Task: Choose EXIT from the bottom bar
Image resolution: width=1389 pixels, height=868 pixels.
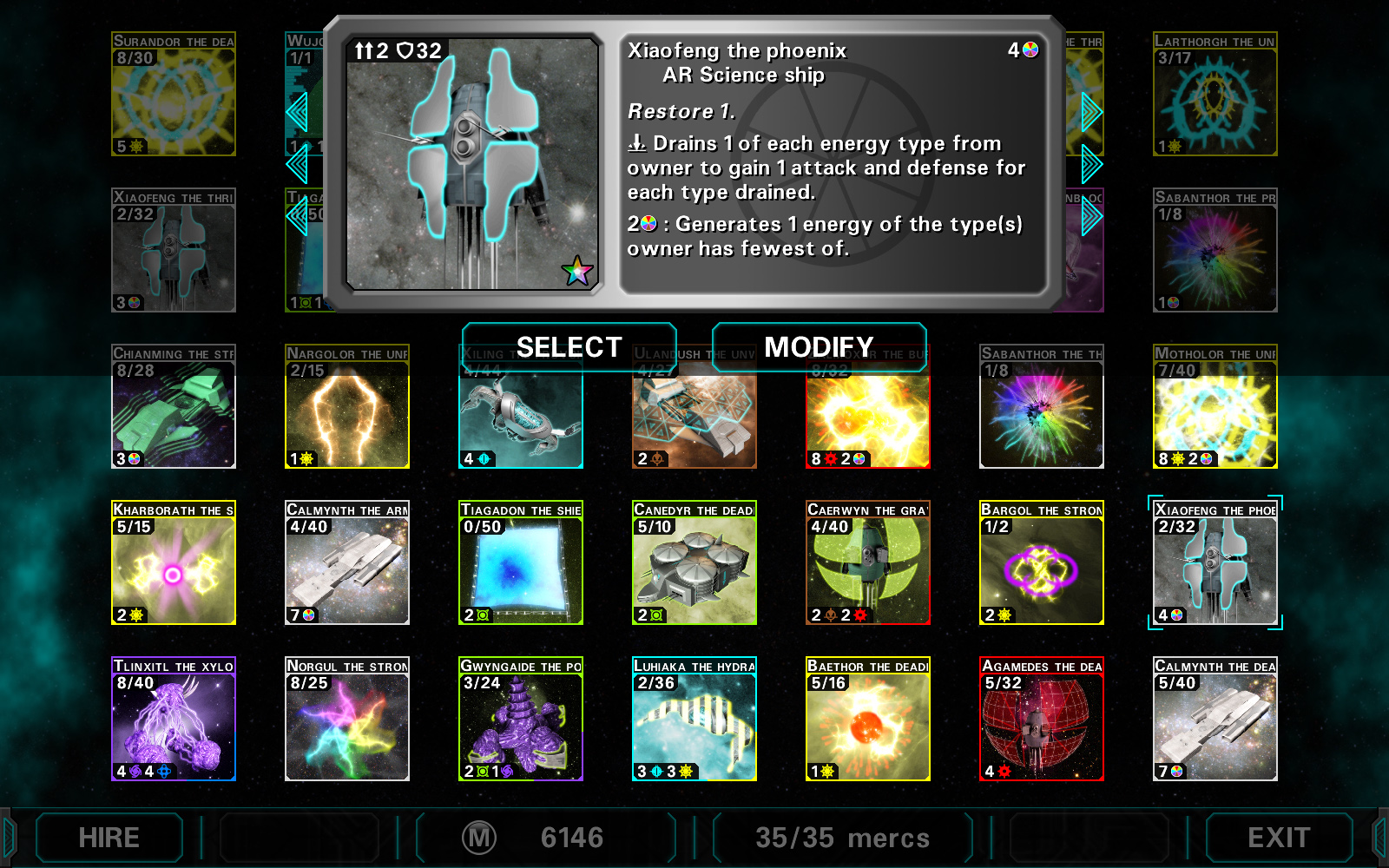Action: click(x=1276, y=838)
